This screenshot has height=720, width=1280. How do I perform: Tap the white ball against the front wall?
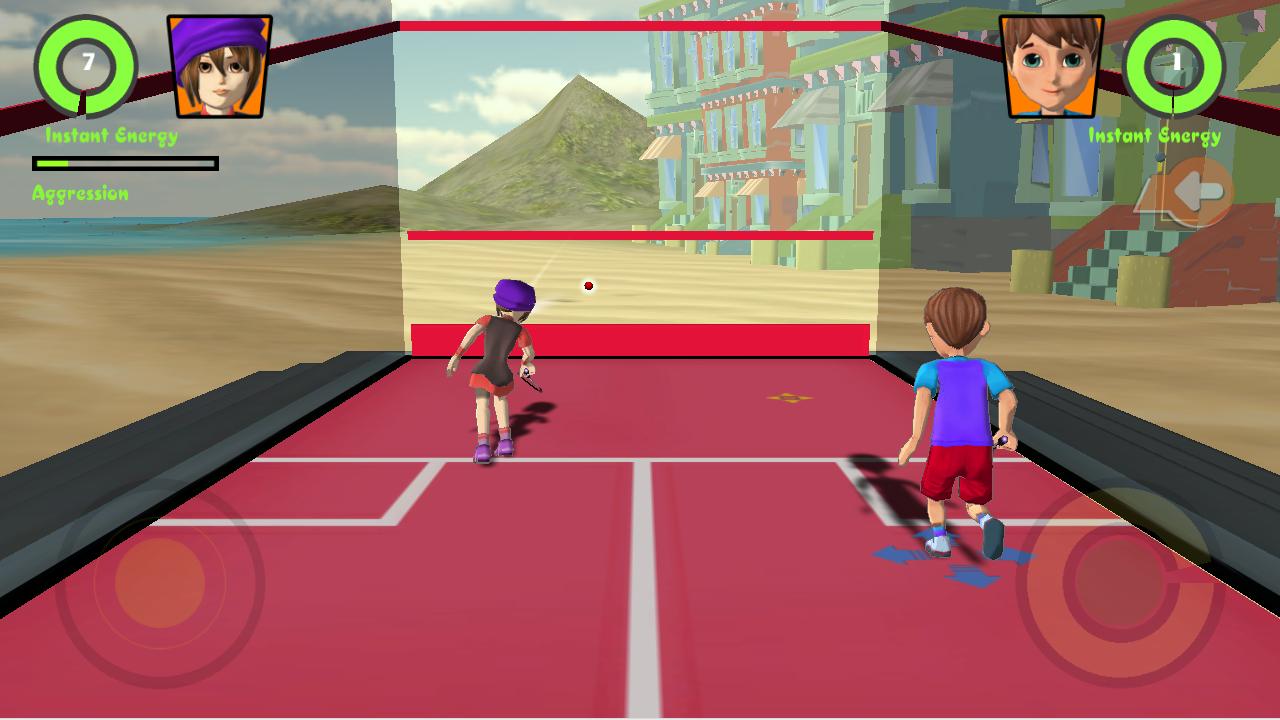click(x=588, y=285)
